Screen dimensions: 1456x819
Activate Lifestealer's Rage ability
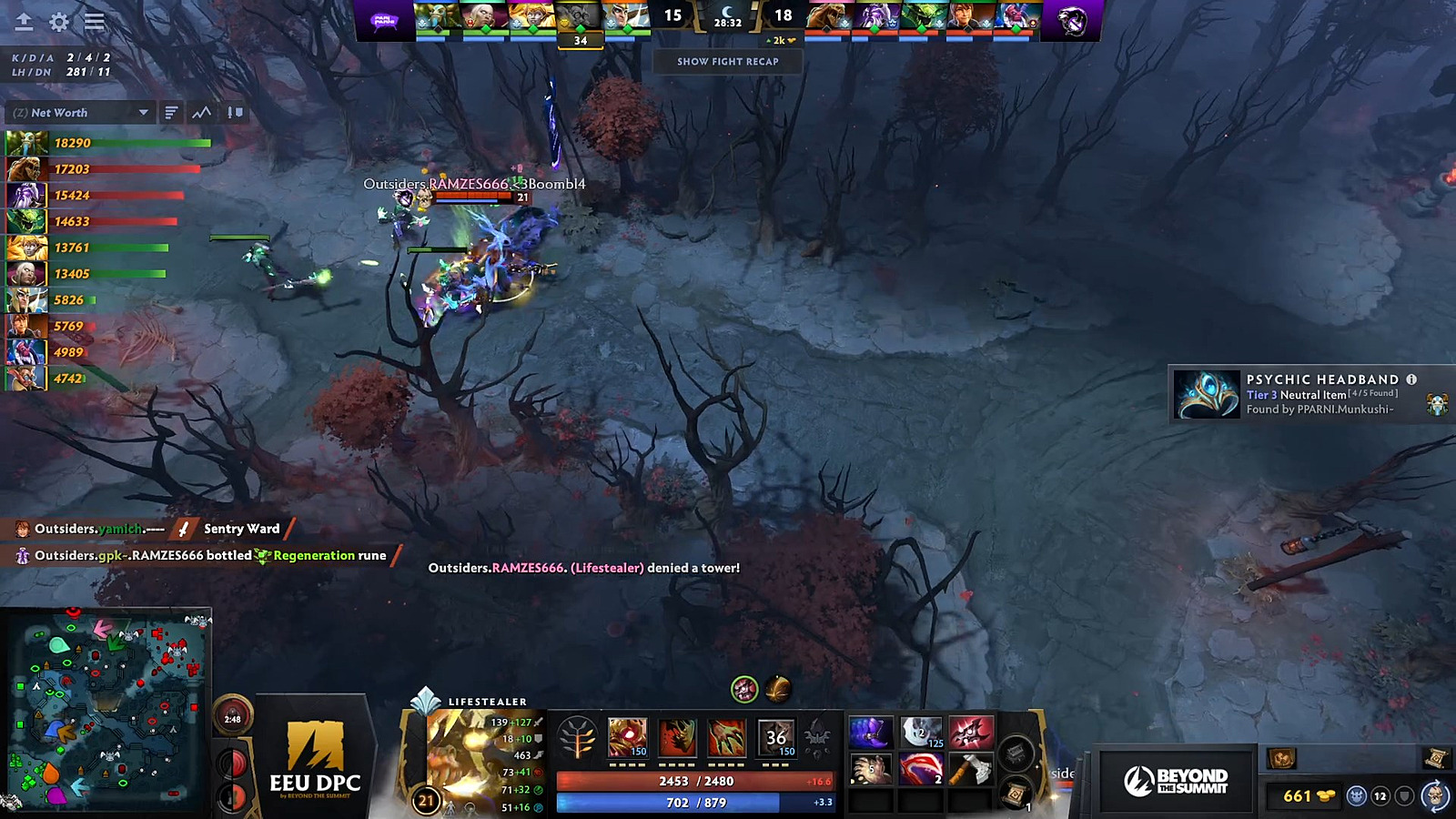(x=628, y=737)
